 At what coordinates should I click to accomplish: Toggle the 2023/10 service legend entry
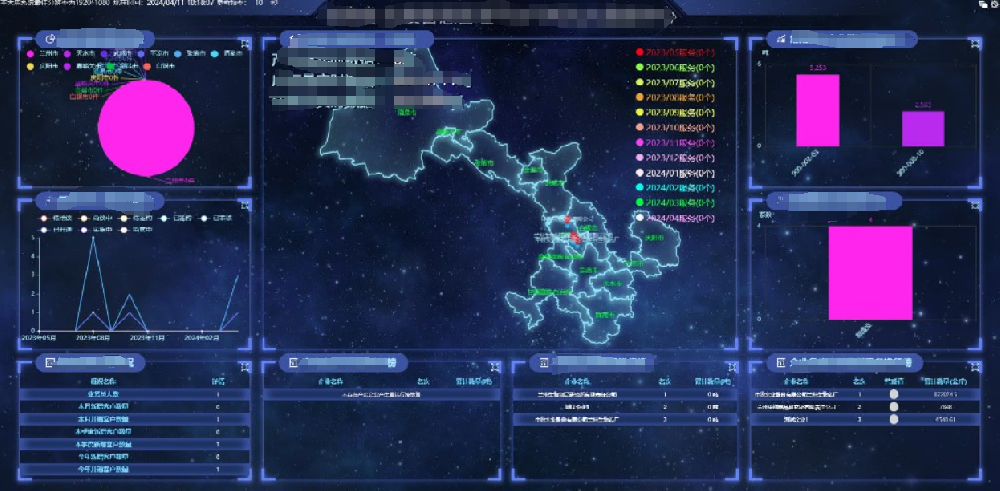677,127
